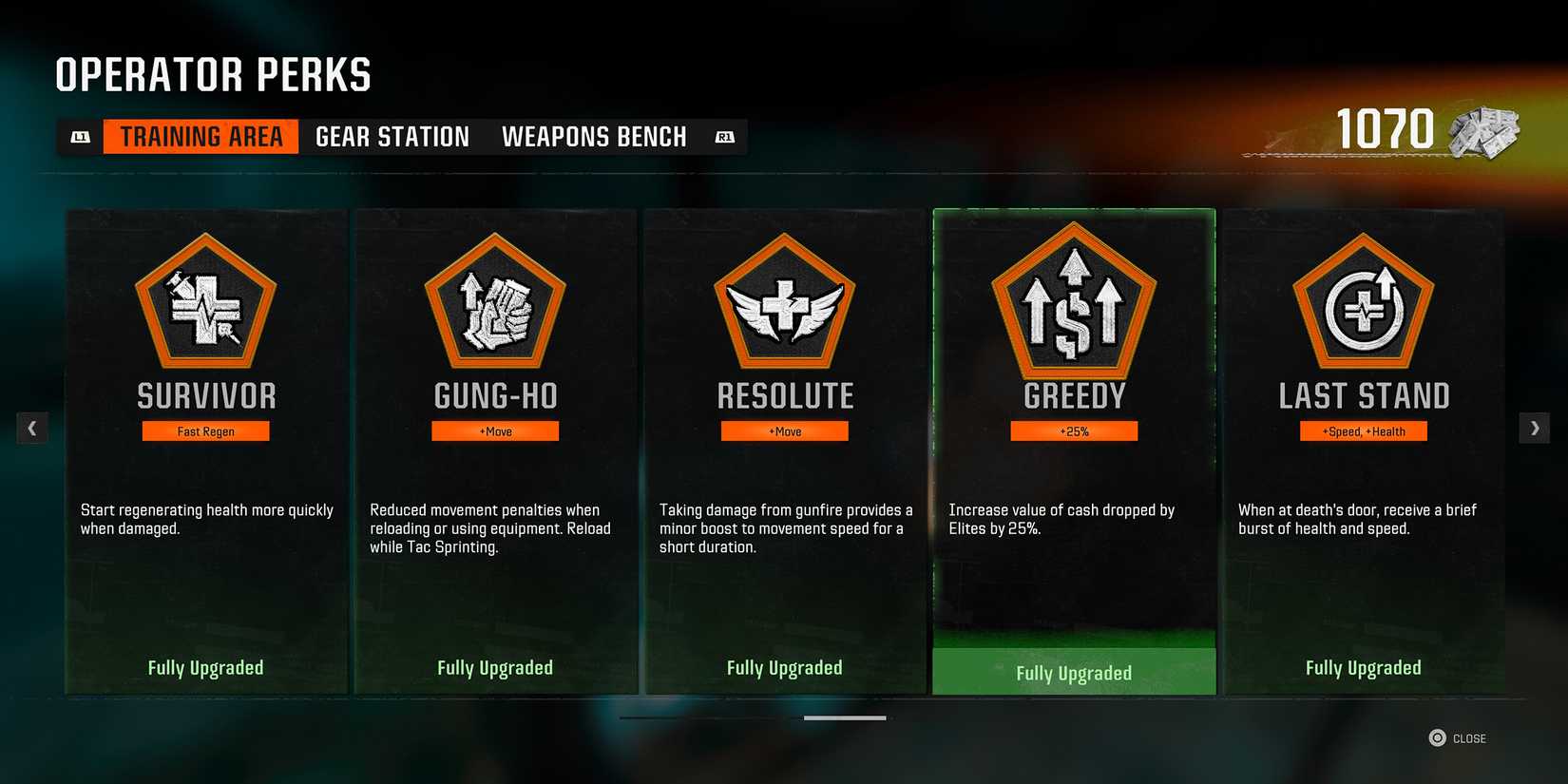The height and width of the screenshot is (784, 1568).
Task: Select the L1 bumper prompt icon
Action: tap(81, 136)
